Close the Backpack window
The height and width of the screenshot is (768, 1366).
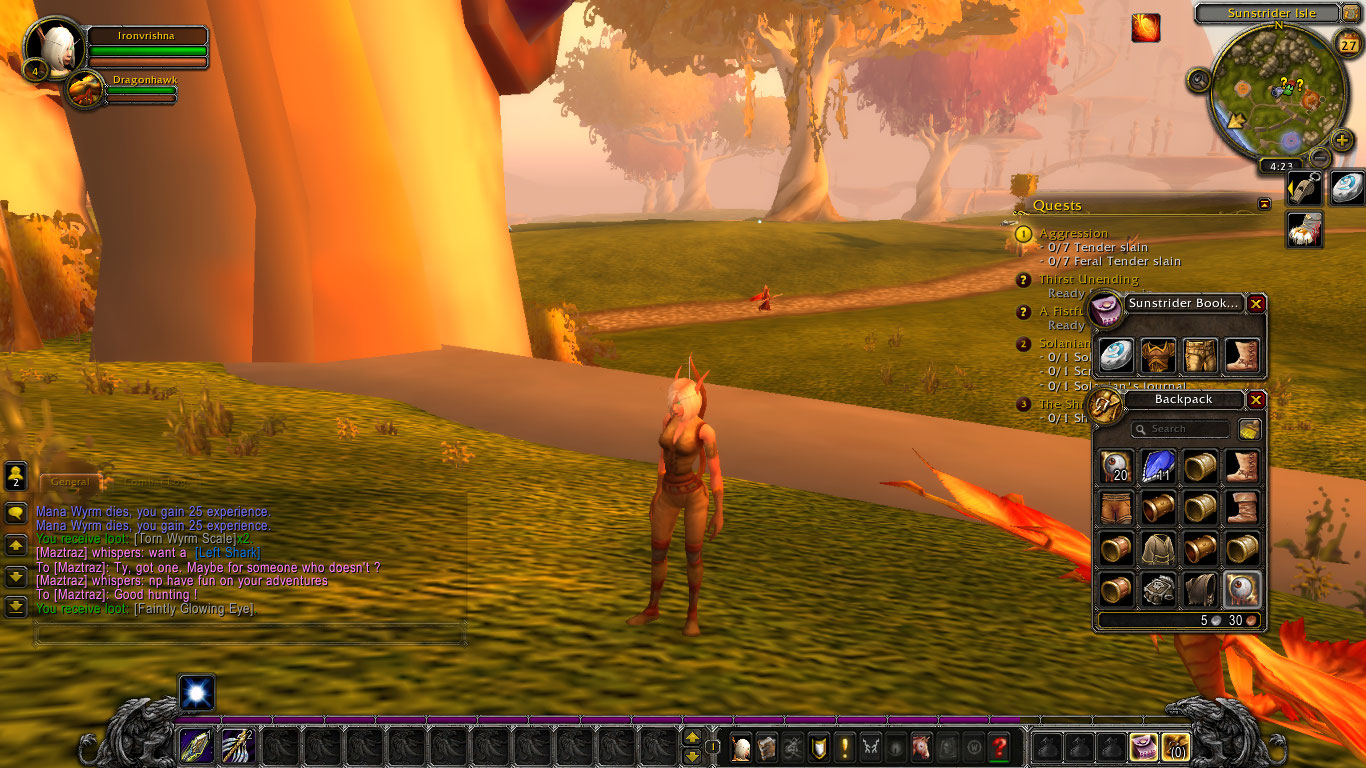(x=1257, y=400)
